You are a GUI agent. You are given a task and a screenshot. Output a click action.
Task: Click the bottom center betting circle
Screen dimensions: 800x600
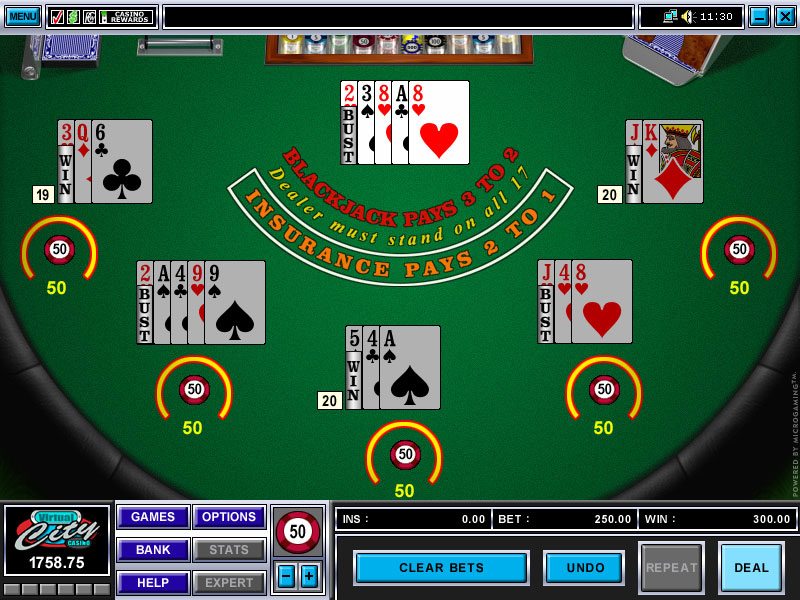[404, 455]
